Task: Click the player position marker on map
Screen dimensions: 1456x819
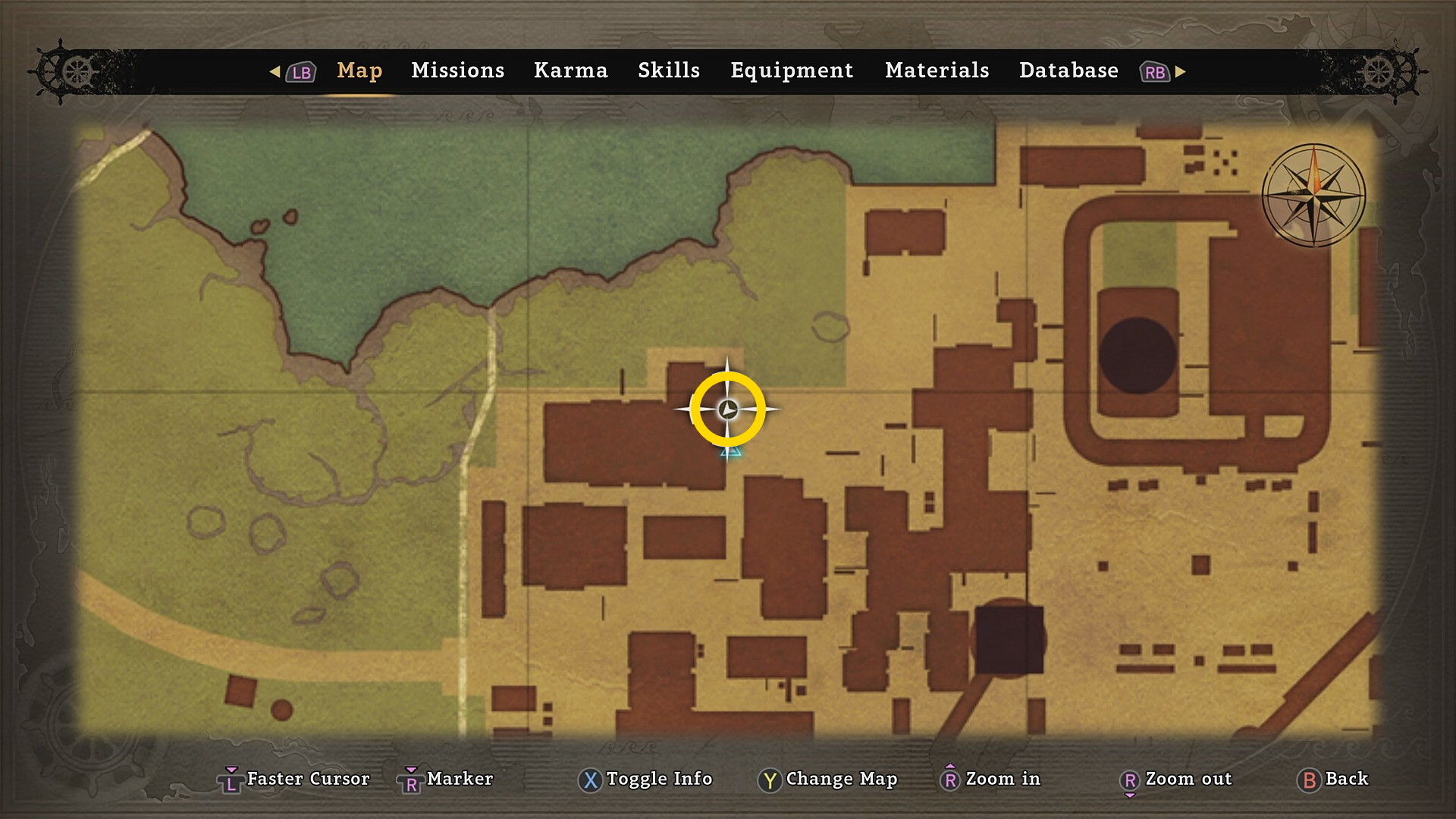Action: (x=728, y=409)
